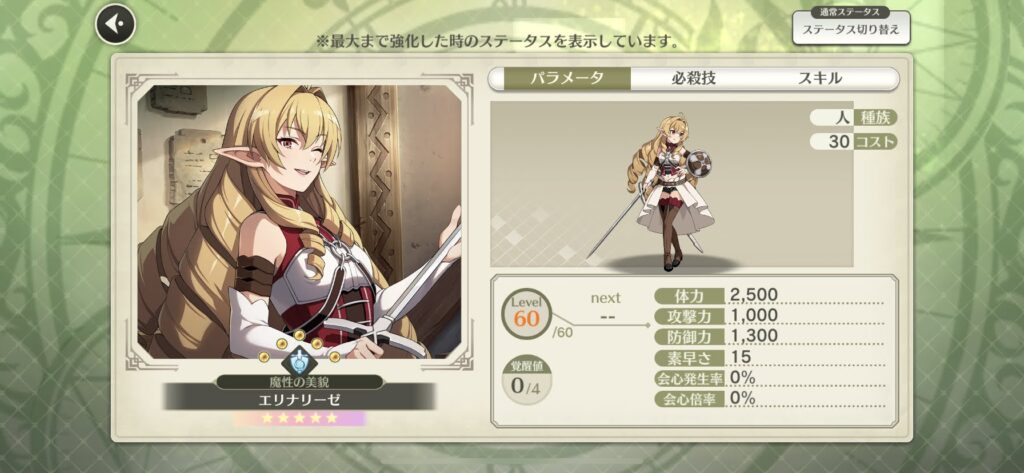View the エリナリーゼ character portrait
Screen dimensions: 1024x473
tap(299, 220)
